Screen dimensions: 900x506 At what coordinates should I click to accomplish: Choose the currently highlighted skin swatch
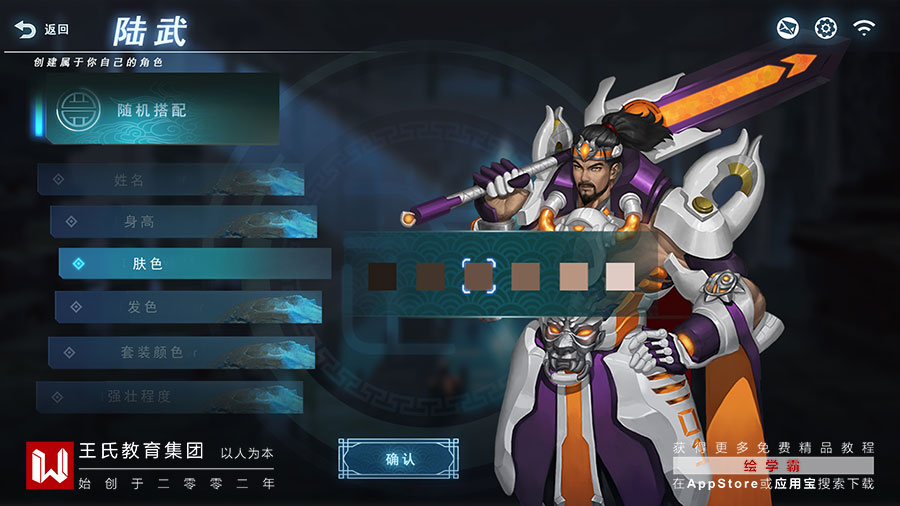point(479,276)
